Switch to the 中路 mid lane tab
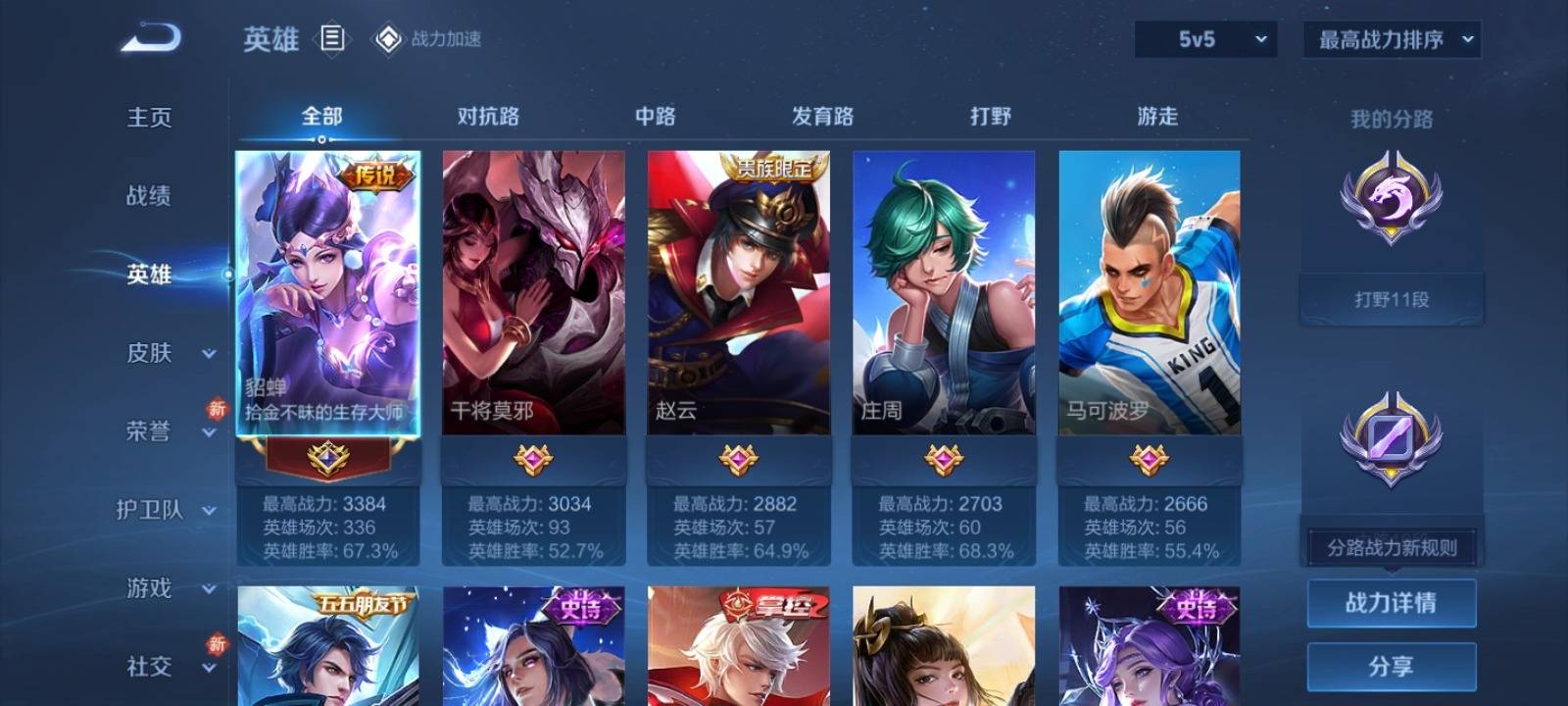1568x706 pixels. pos(655,117)
